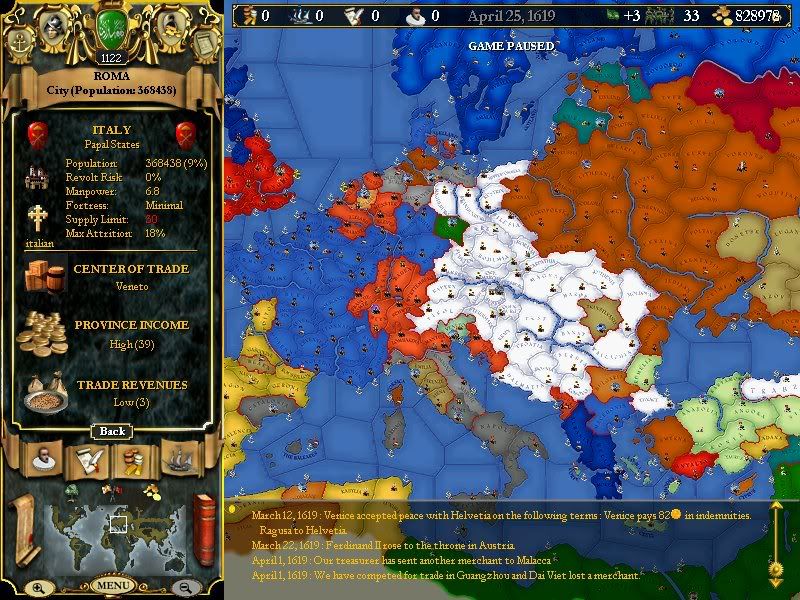Screen dimensions: 800x600
Task: Select the anchor shield icon
Action: (19, 43)
